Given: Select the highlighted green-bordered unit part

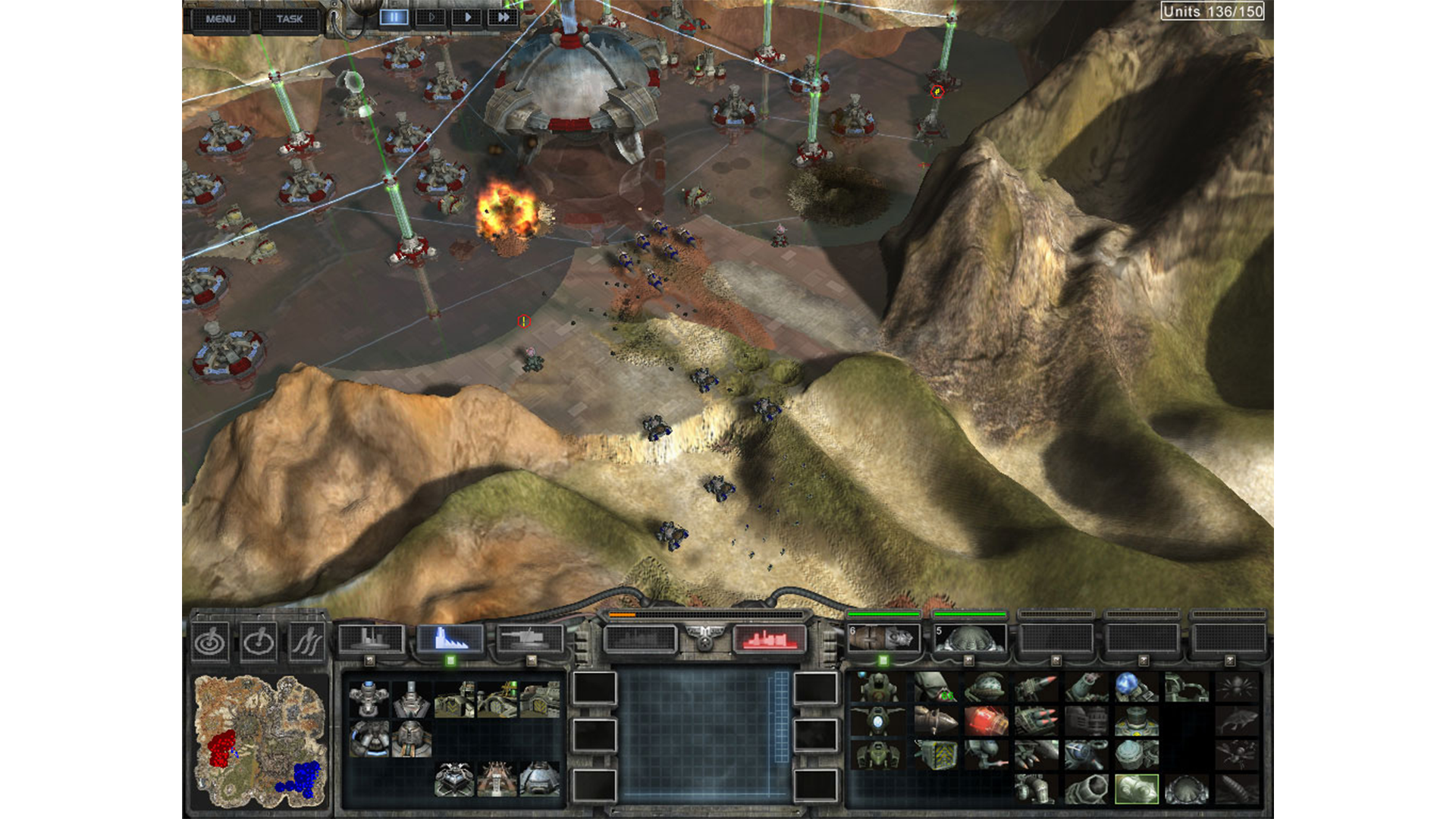Looking at the screenshot, I should [x=1136, y=789].
